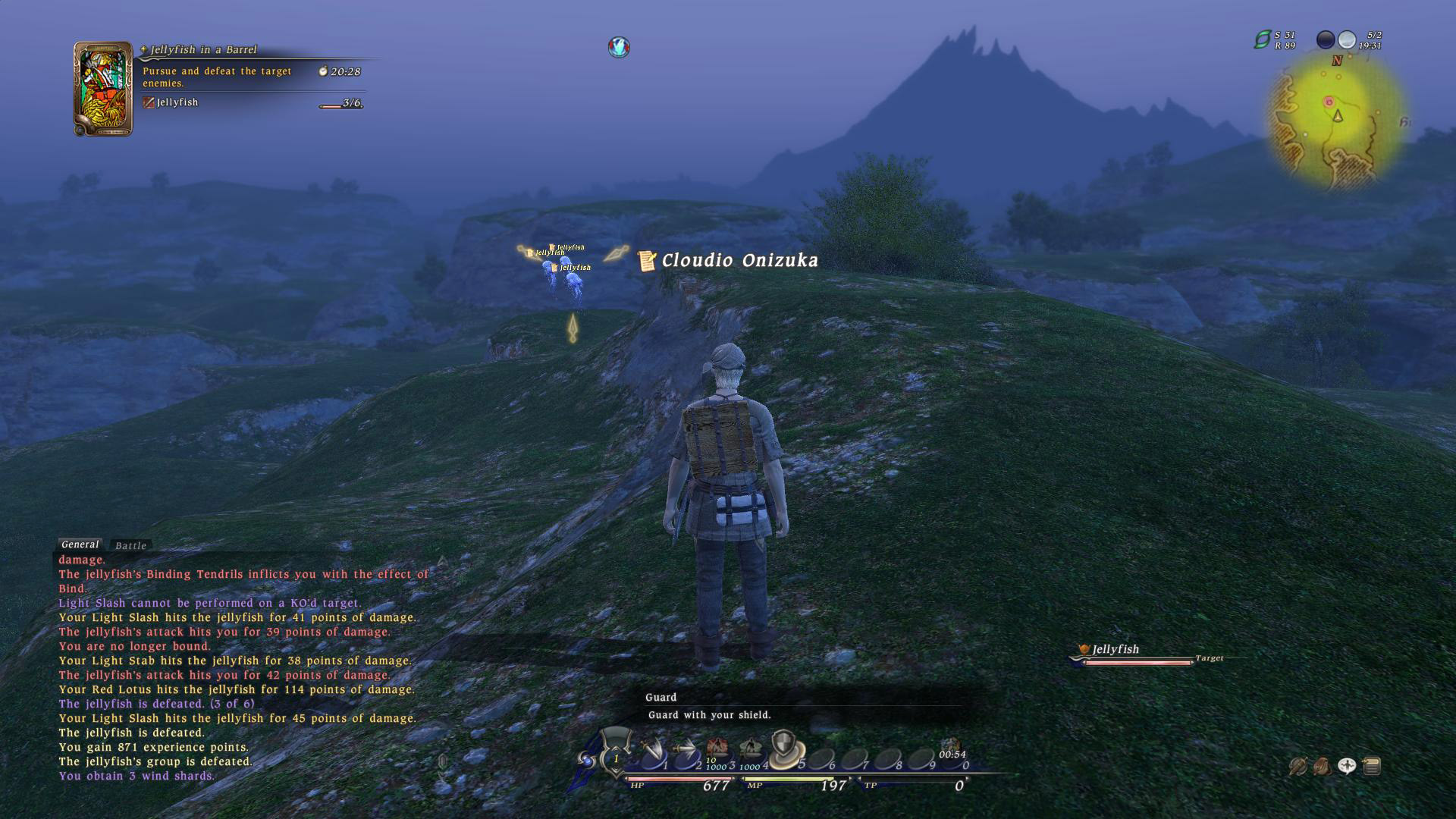
Task: Open the emote speech bubble icon
Action: (x=1347, y=767)
